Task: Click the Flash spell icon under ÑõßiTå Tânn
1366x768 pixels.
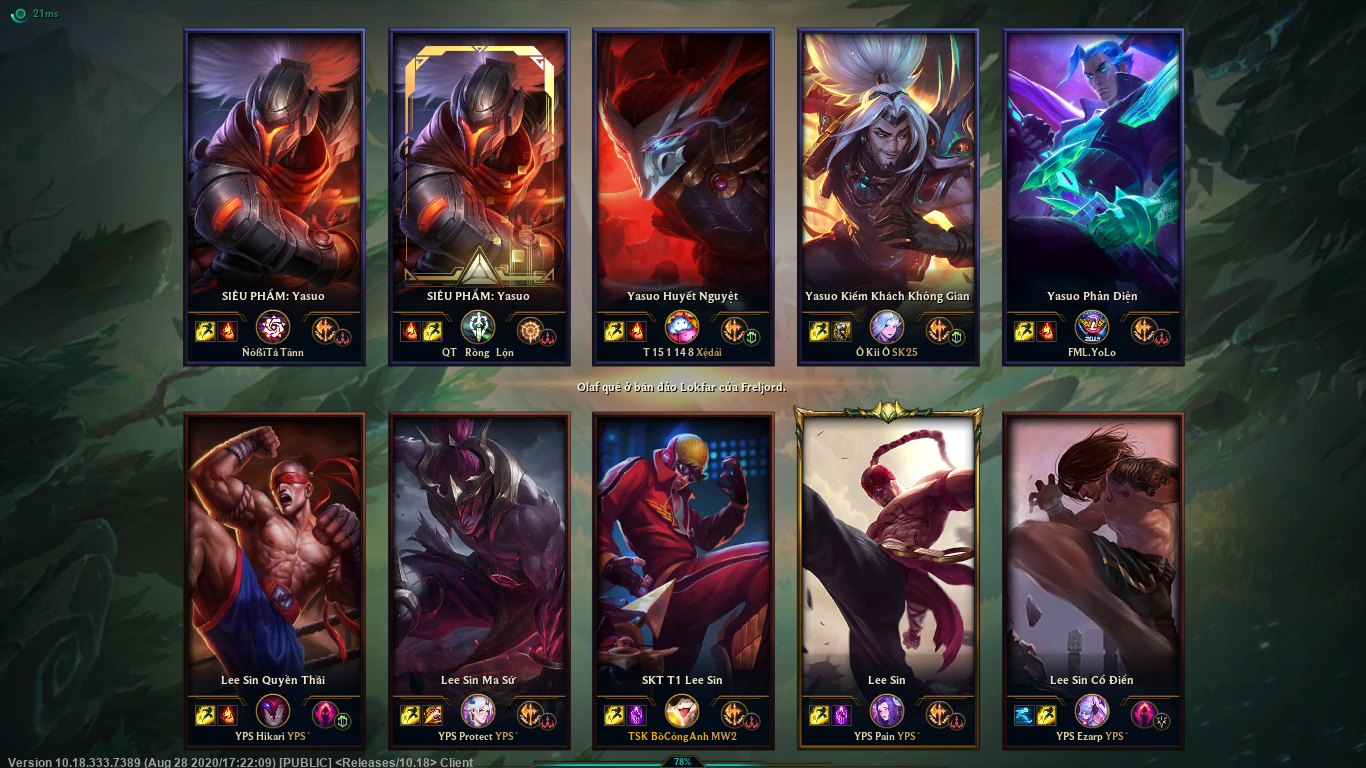Action: pyautogui.click(x=207, y=330)
